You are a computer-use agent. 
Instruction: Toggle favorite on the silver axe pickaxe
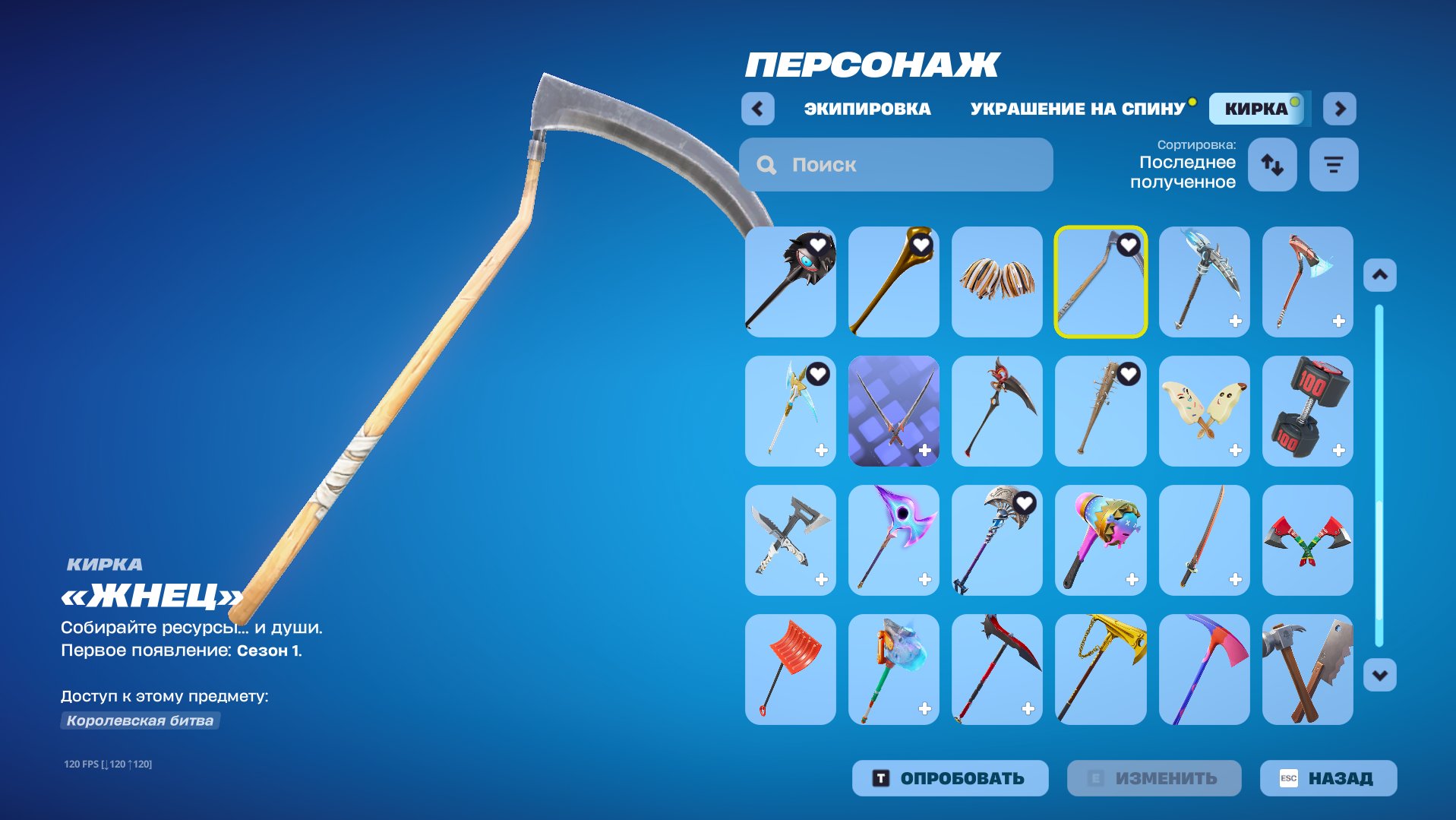coord(1024,503)
